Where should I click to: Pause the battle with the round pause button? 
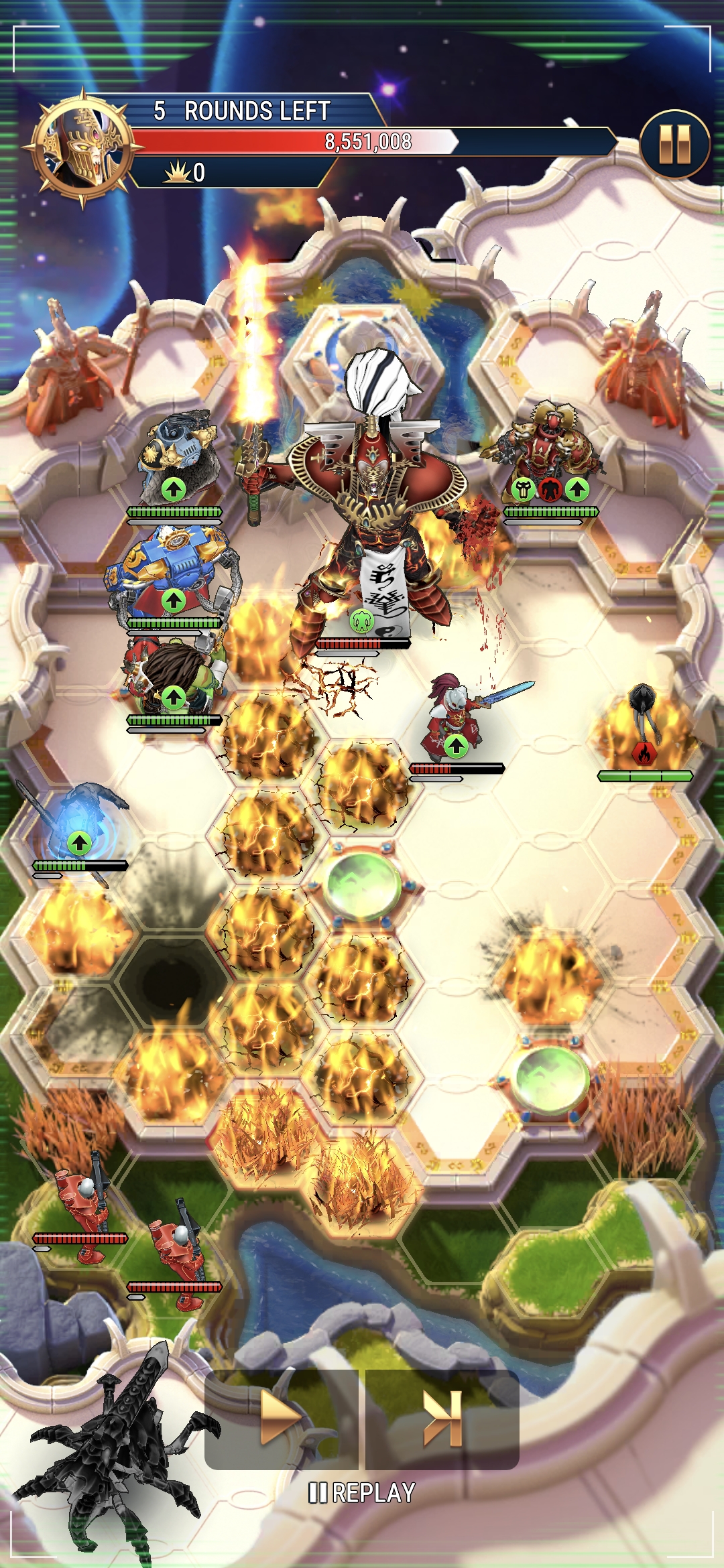(x=674, y=144)
